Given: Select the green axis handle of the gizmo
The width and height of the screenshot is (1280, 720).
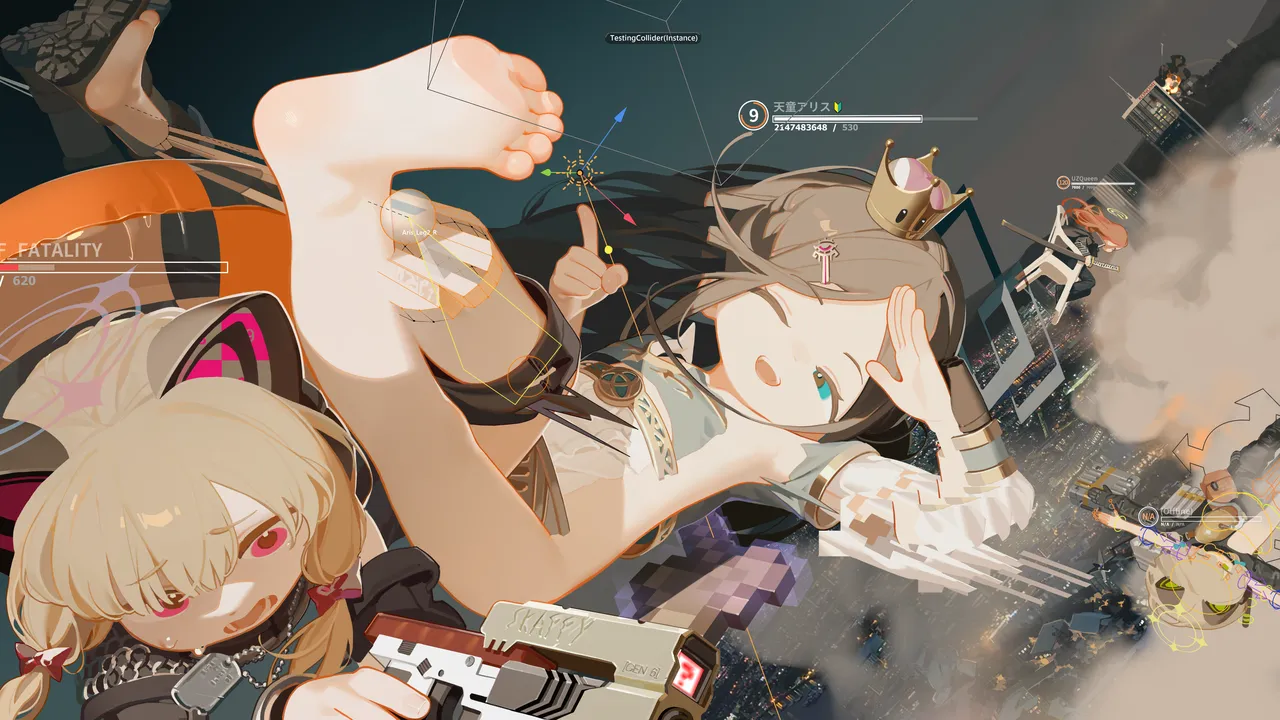Looking at the screenshot, I should click(x=546, y=172).
